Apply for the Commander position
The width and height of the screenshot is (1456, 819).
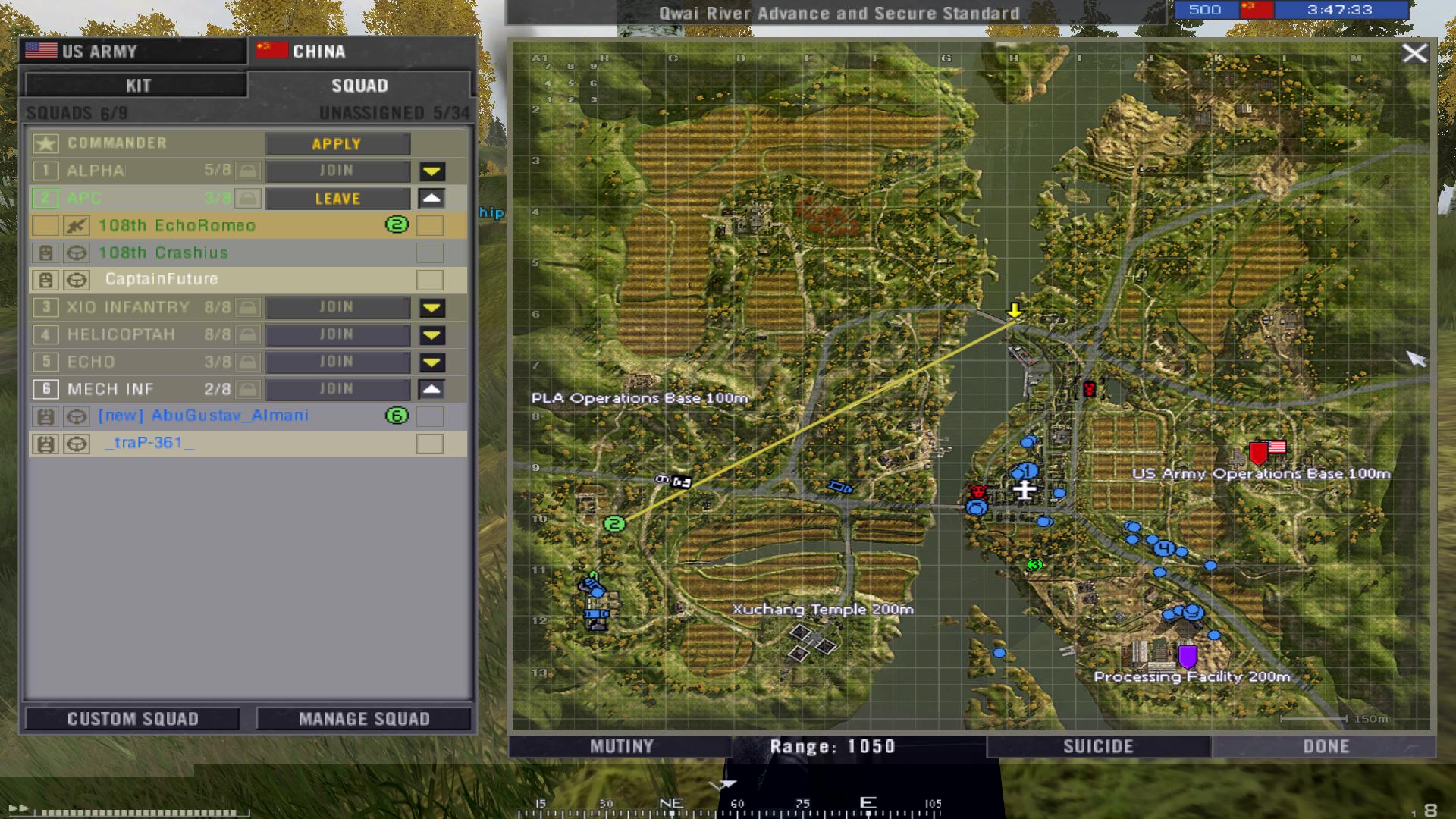(337, 144)
